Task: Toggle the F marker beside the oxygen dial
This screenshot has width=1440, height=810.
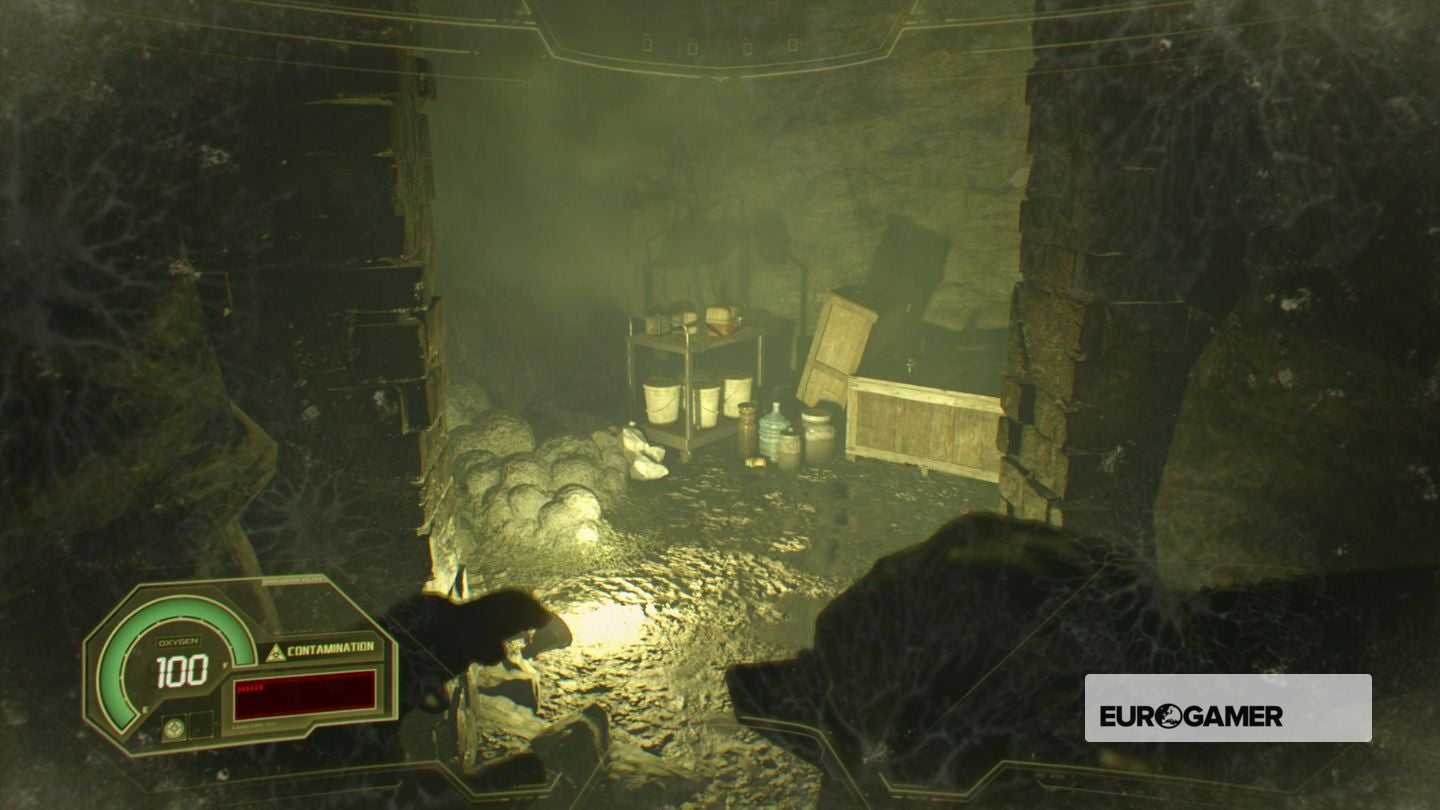Action: [225, 666]
